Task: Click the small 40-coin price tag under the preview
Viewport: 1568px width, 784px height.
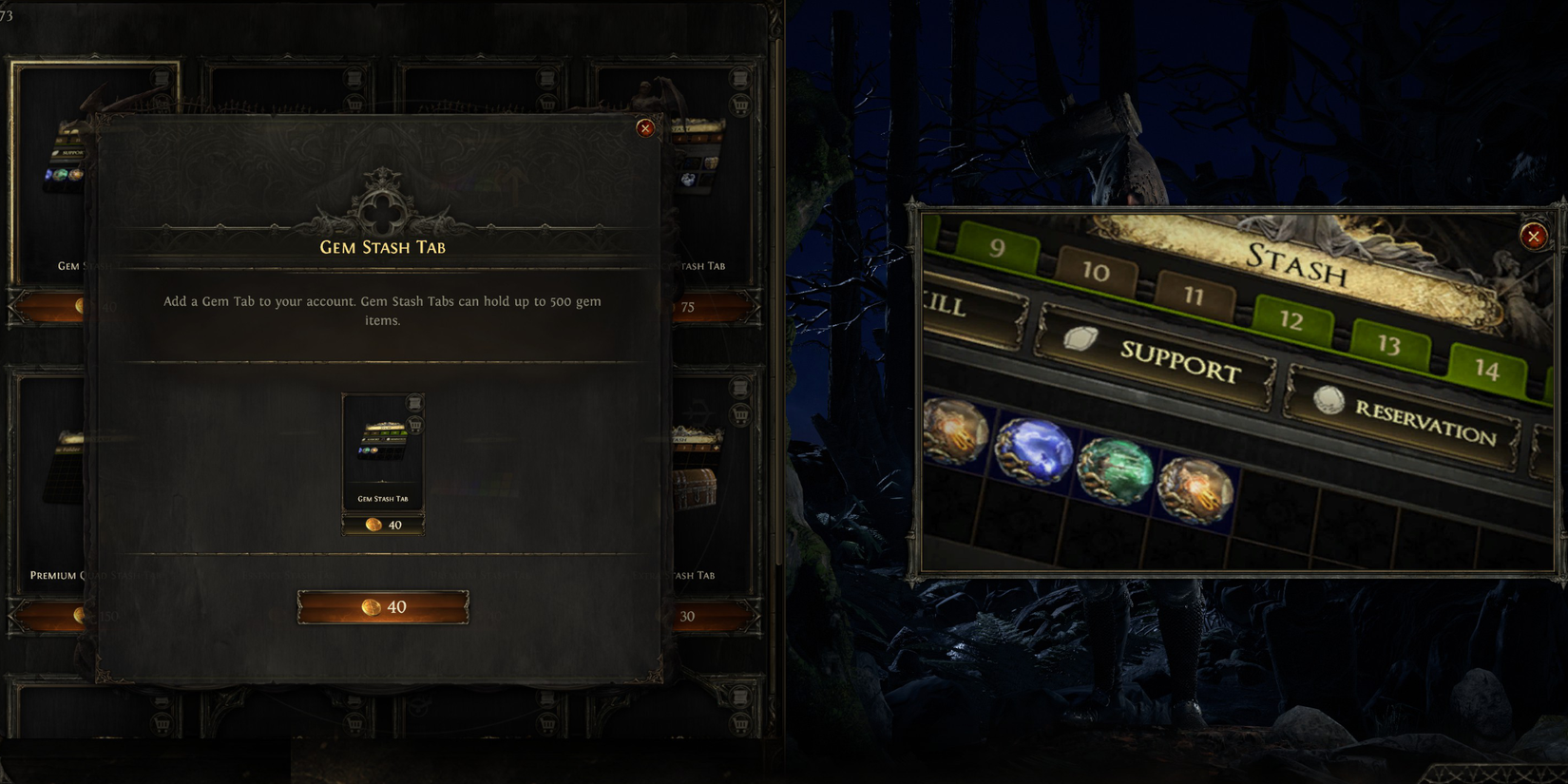Action: 385,525
